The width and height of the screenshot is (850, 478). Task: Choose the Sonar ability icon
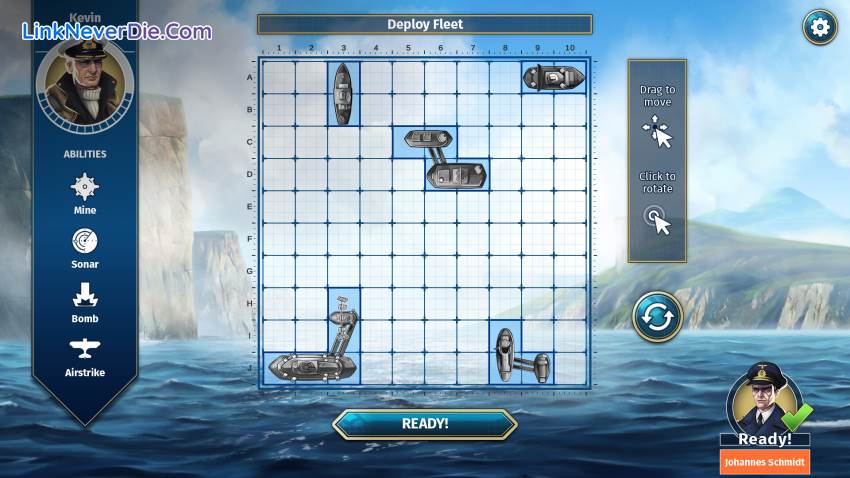tap(85, 241)
